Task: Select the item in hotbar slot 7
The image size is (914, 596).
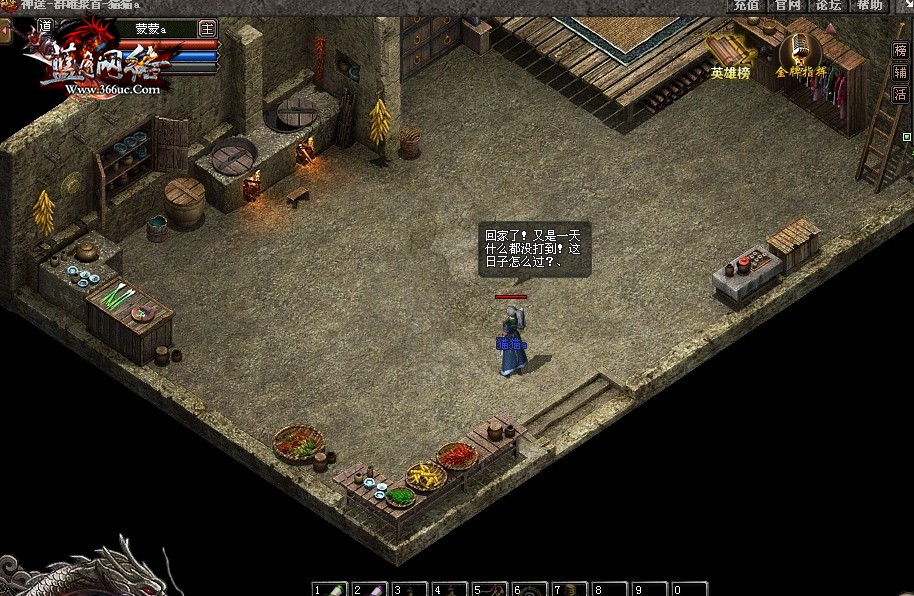Action: [570, 589]
